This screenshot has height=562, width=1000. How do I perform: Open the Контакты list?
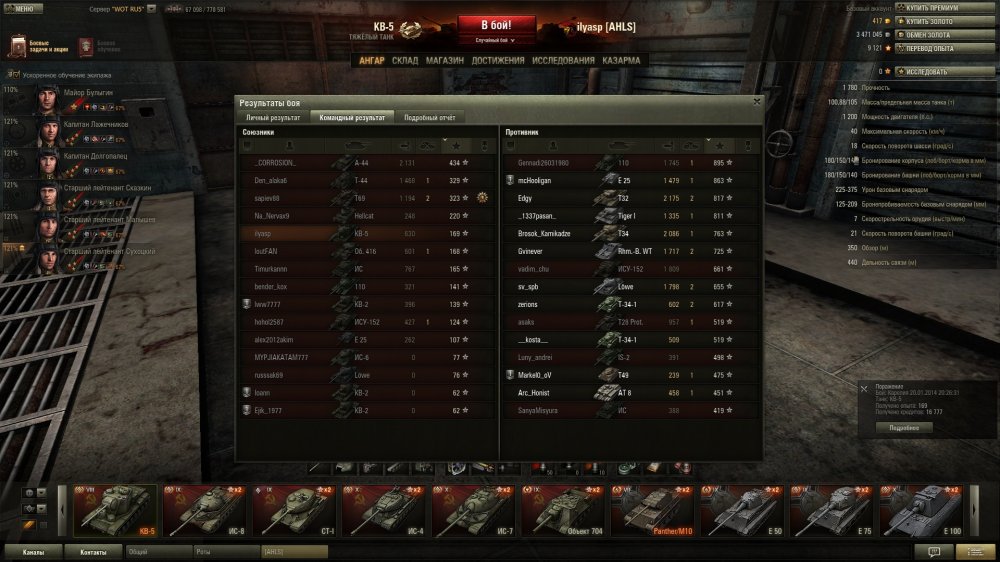click(x=94, y=551)
